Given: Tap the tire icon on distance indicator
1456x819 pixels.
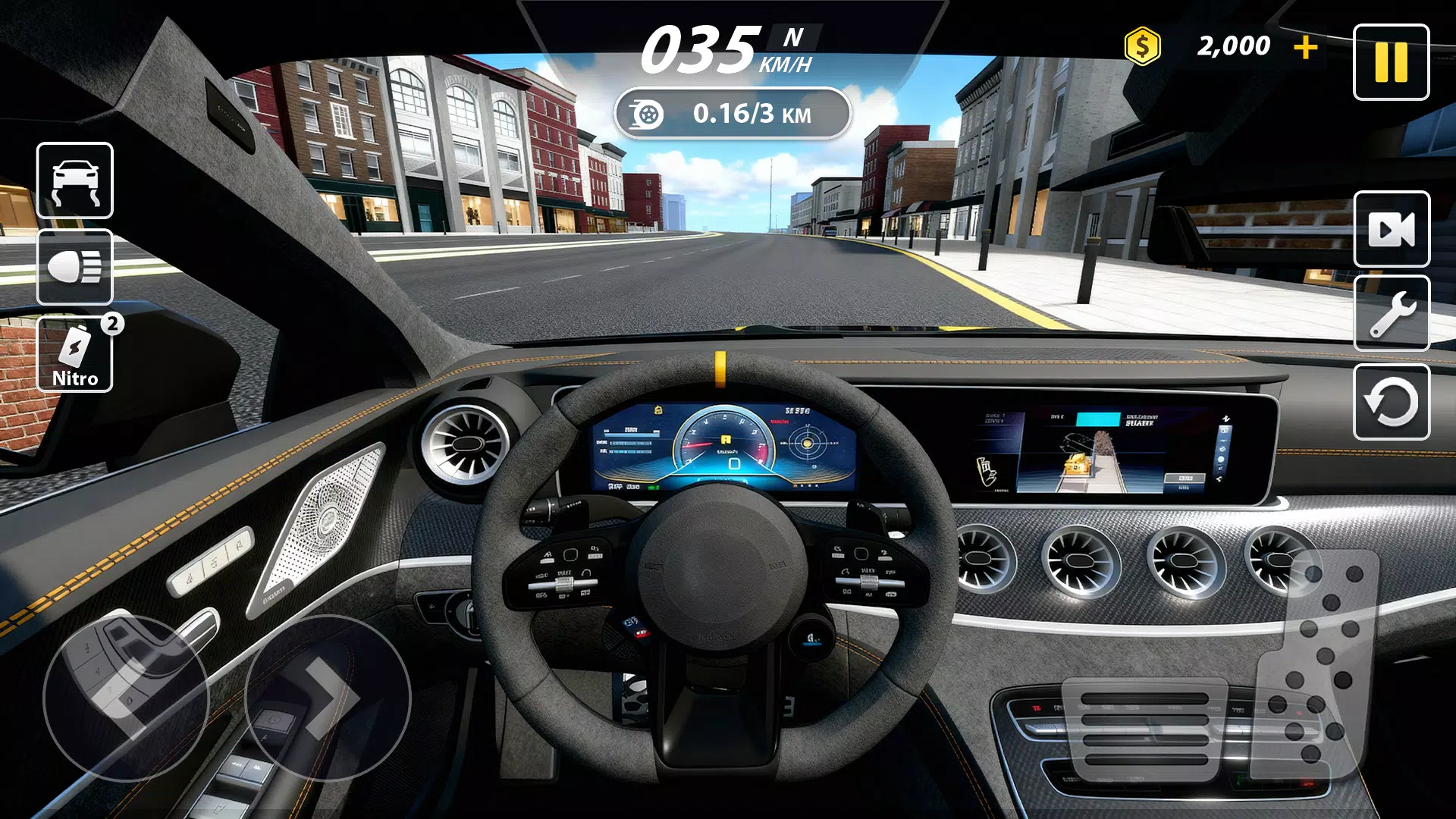Looking at the screenshot, I should coord(646,114).
